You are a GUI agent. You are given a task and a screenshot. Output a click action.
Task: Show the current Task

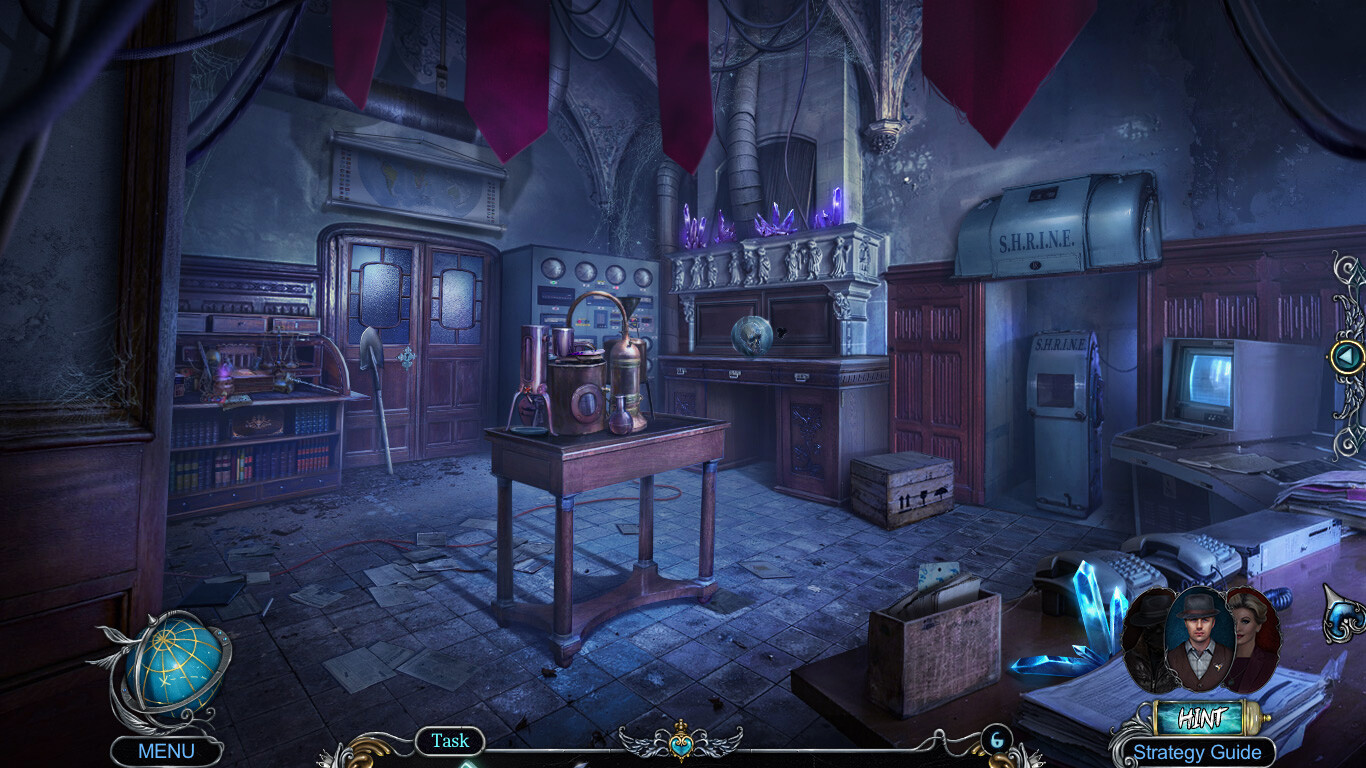(x=450, y=741)
